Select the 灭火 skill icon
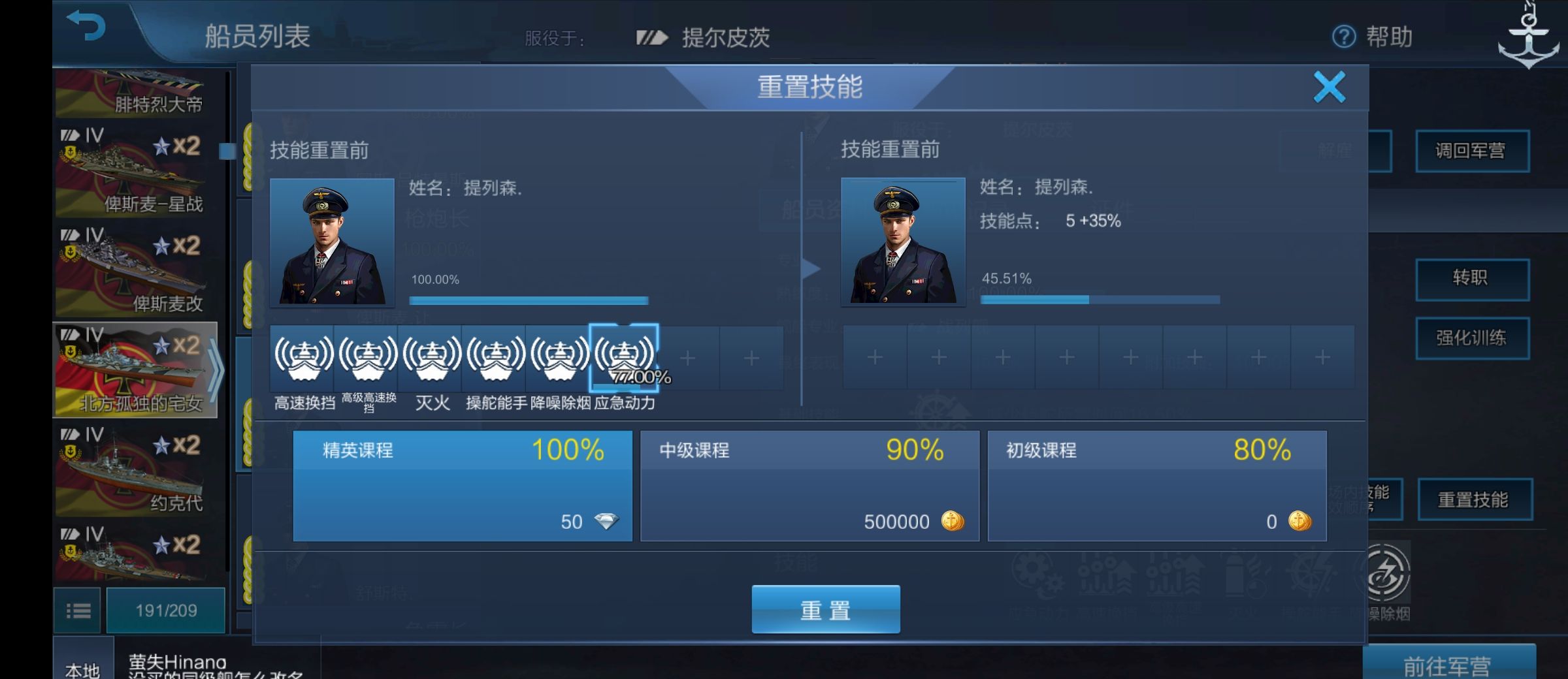 click(x=431, y=358)
